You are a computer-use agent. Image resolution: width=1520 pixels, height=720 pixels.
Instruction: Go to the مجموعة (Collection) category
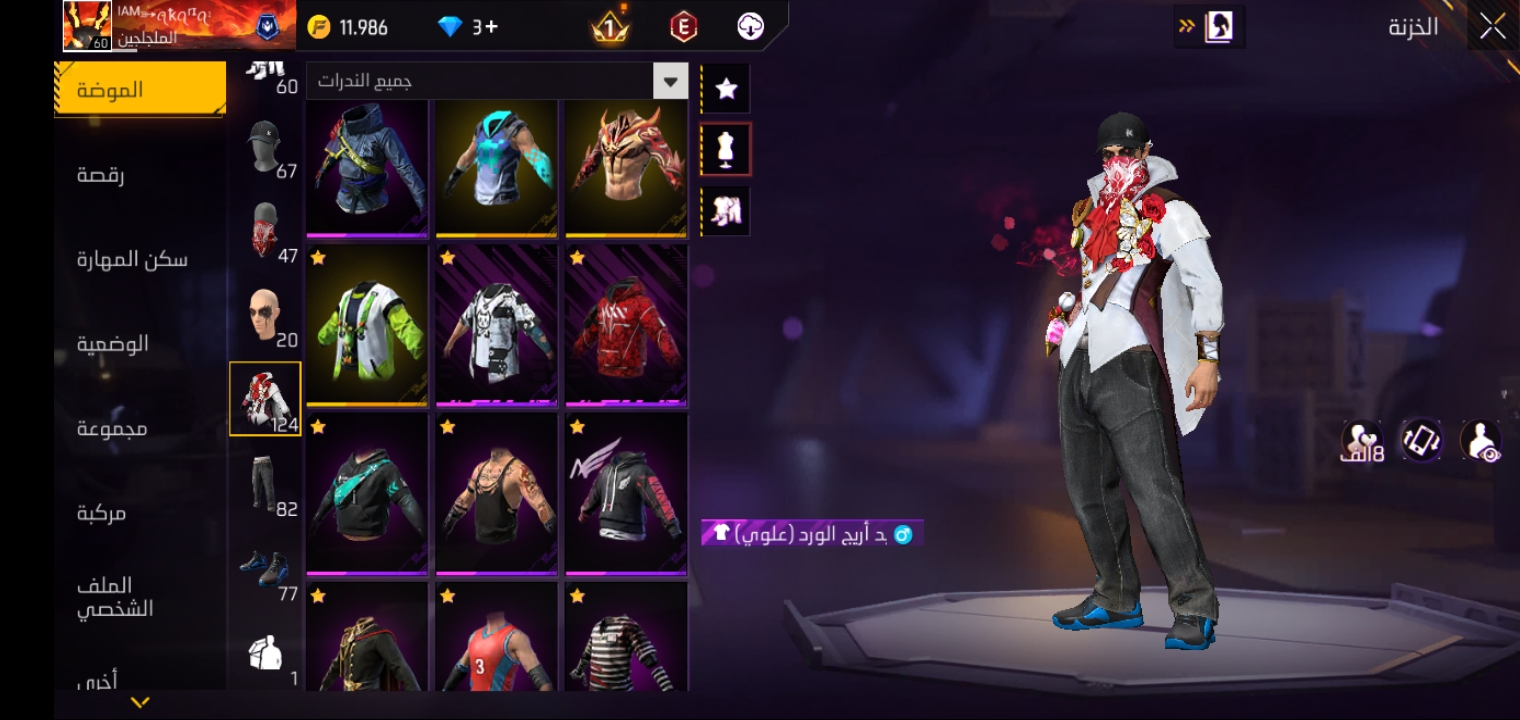(x=112, y=429)
